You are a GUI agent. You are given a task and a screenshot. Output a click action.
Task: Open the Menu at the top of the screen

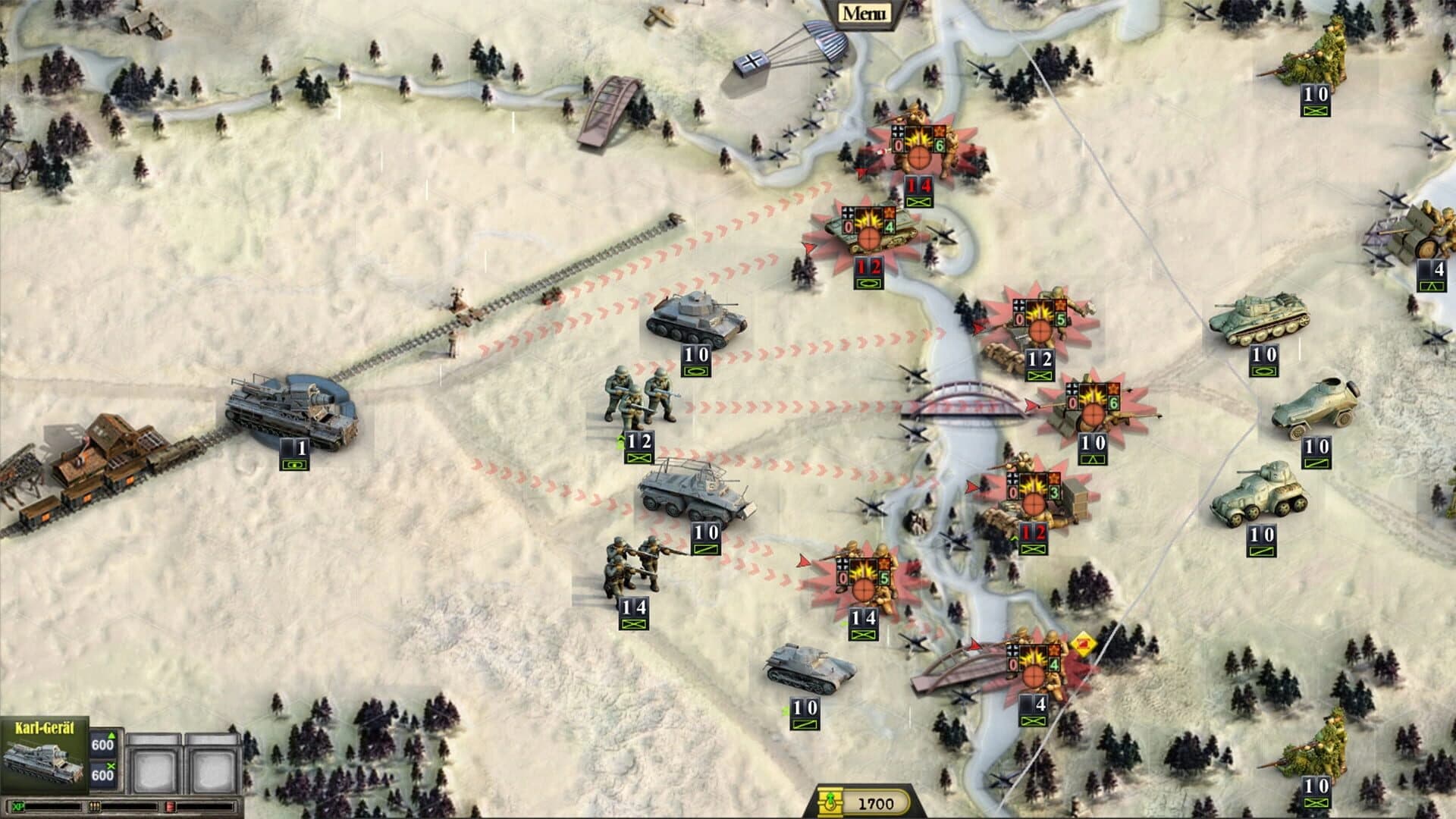point(864,11)
